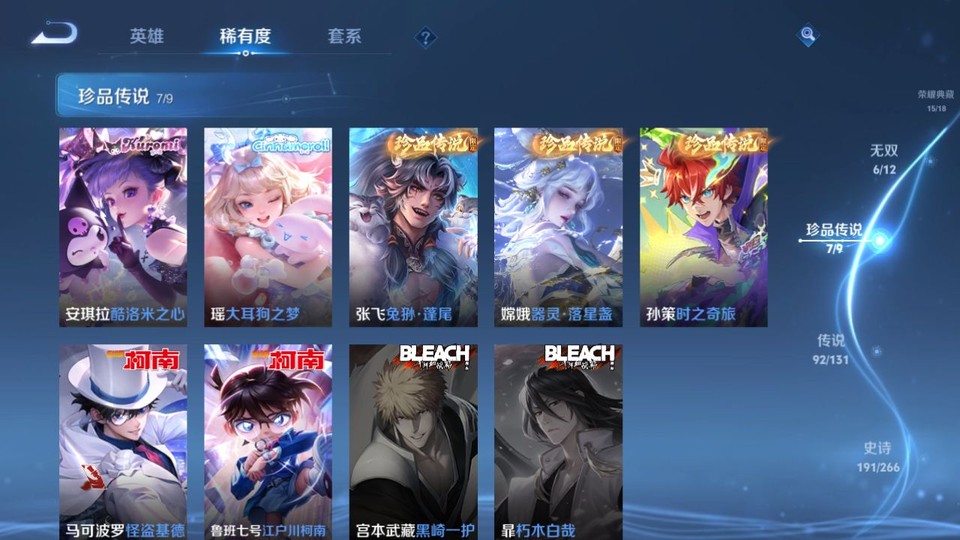The height and width of the screenshot is (540, 960).
Task: Show help via the question mark icon
Action: [x=426, y=37]
